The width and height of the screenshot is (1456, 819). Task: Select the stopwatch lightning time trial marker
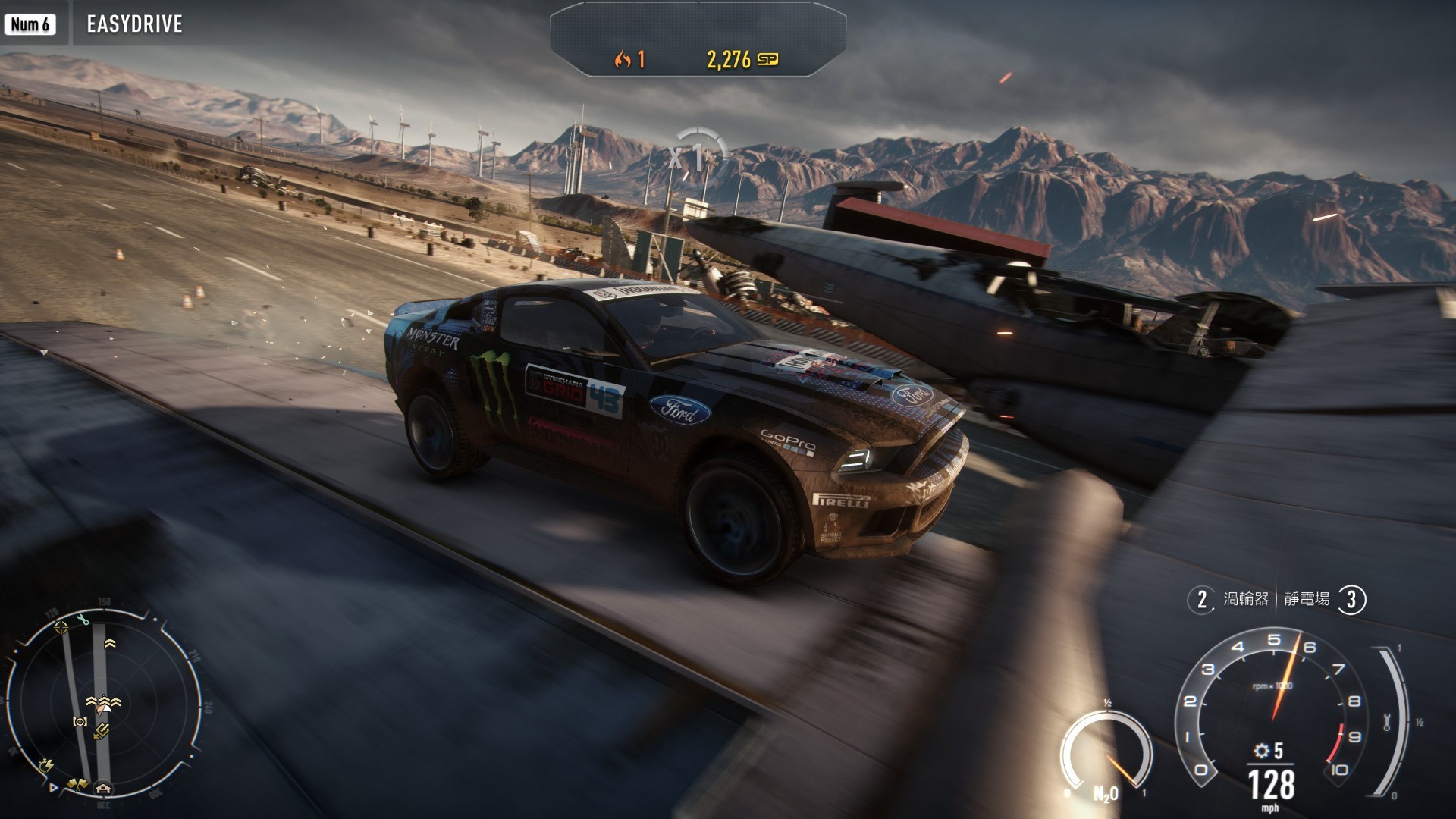coord(46,765)
